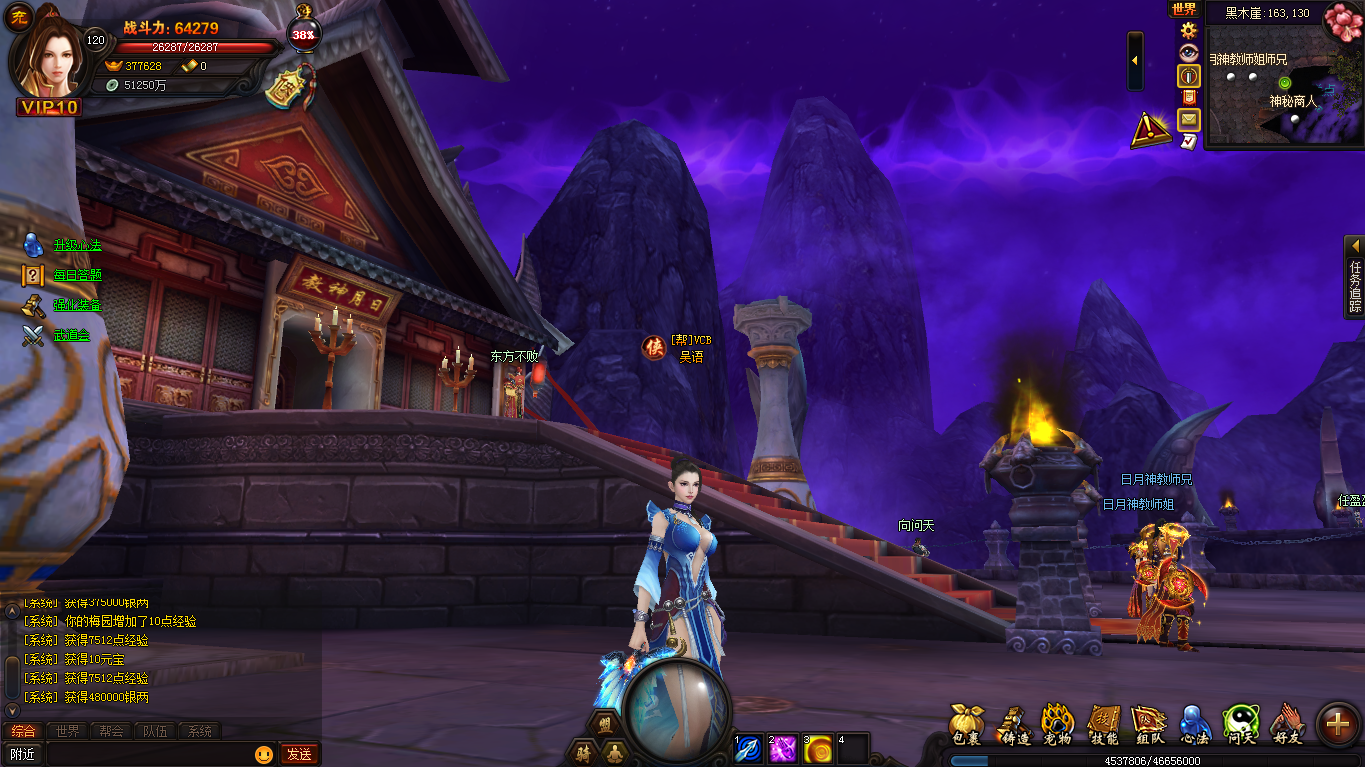
Task: Open the 技能 skills book
Action: pos(1104,724)
